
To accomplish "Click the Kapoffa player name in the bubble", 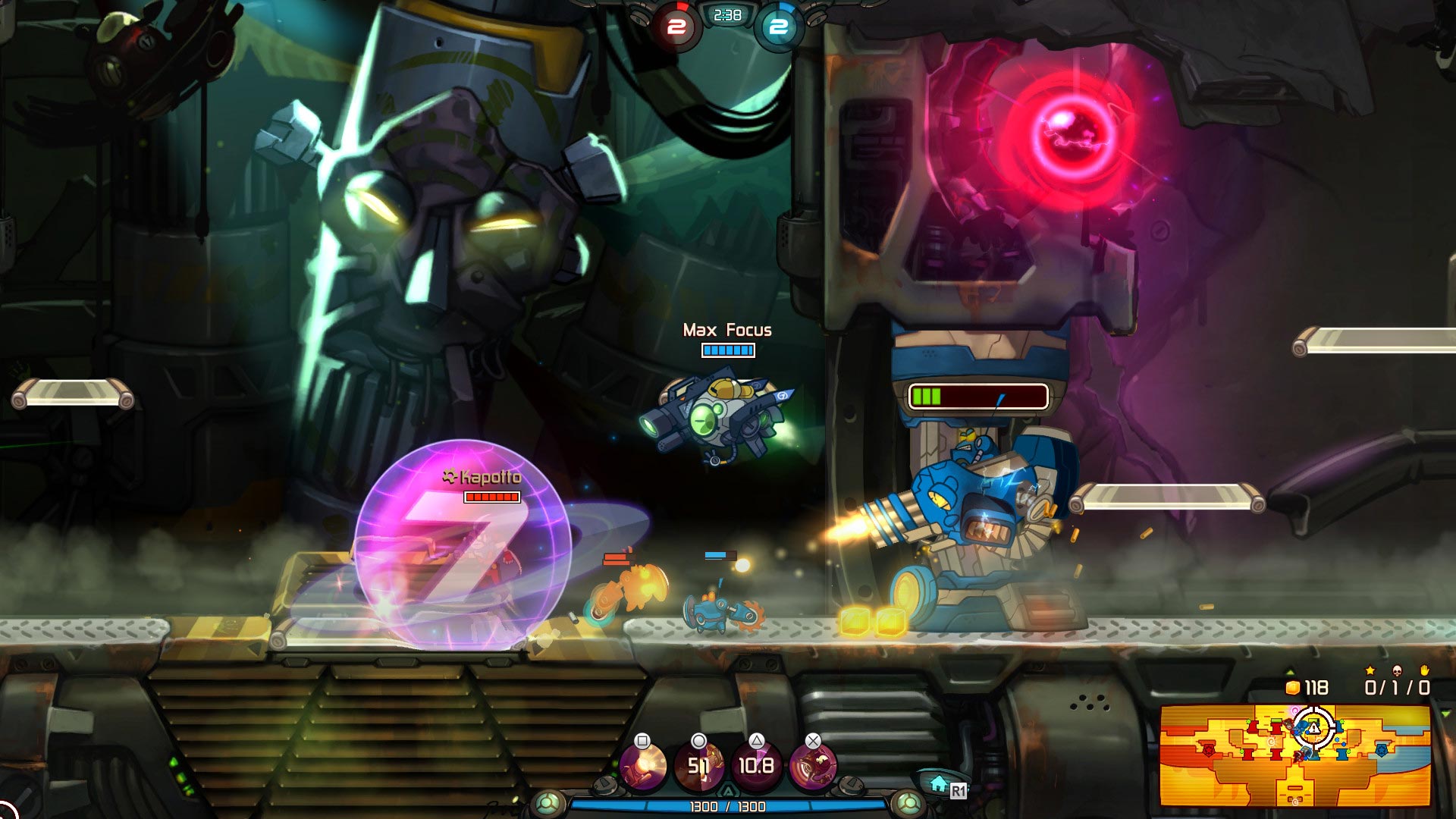I will click(483, 475).
